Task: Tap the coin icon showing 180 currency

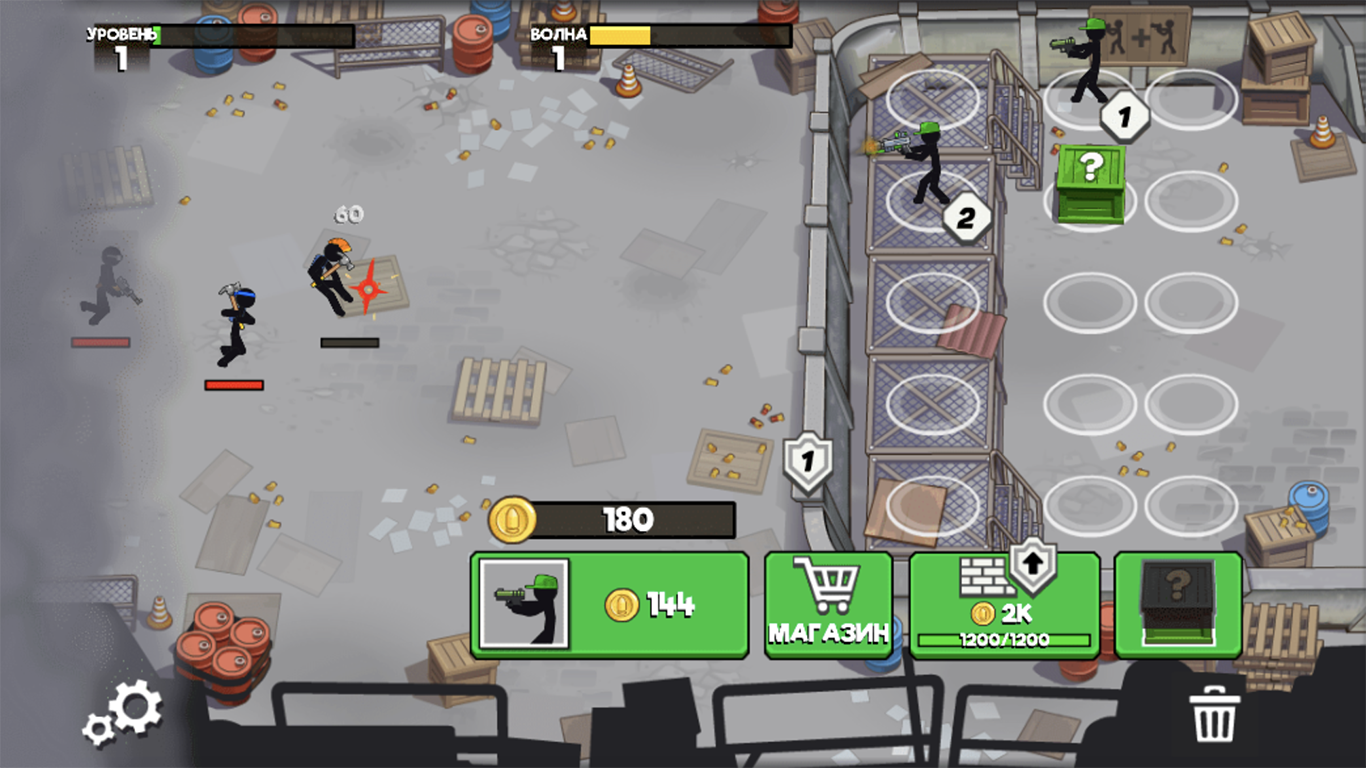Action: click(510, 519)
